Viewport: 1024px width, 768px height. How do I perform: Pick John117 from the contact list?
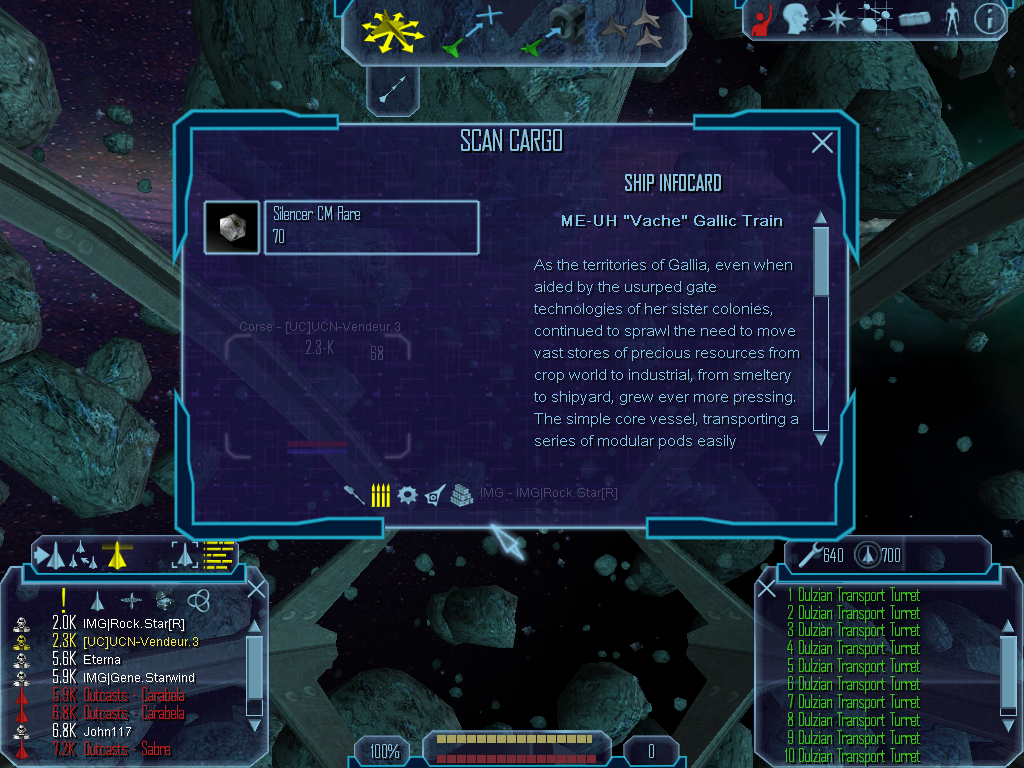pyautogui.click(x=107, y=732)
